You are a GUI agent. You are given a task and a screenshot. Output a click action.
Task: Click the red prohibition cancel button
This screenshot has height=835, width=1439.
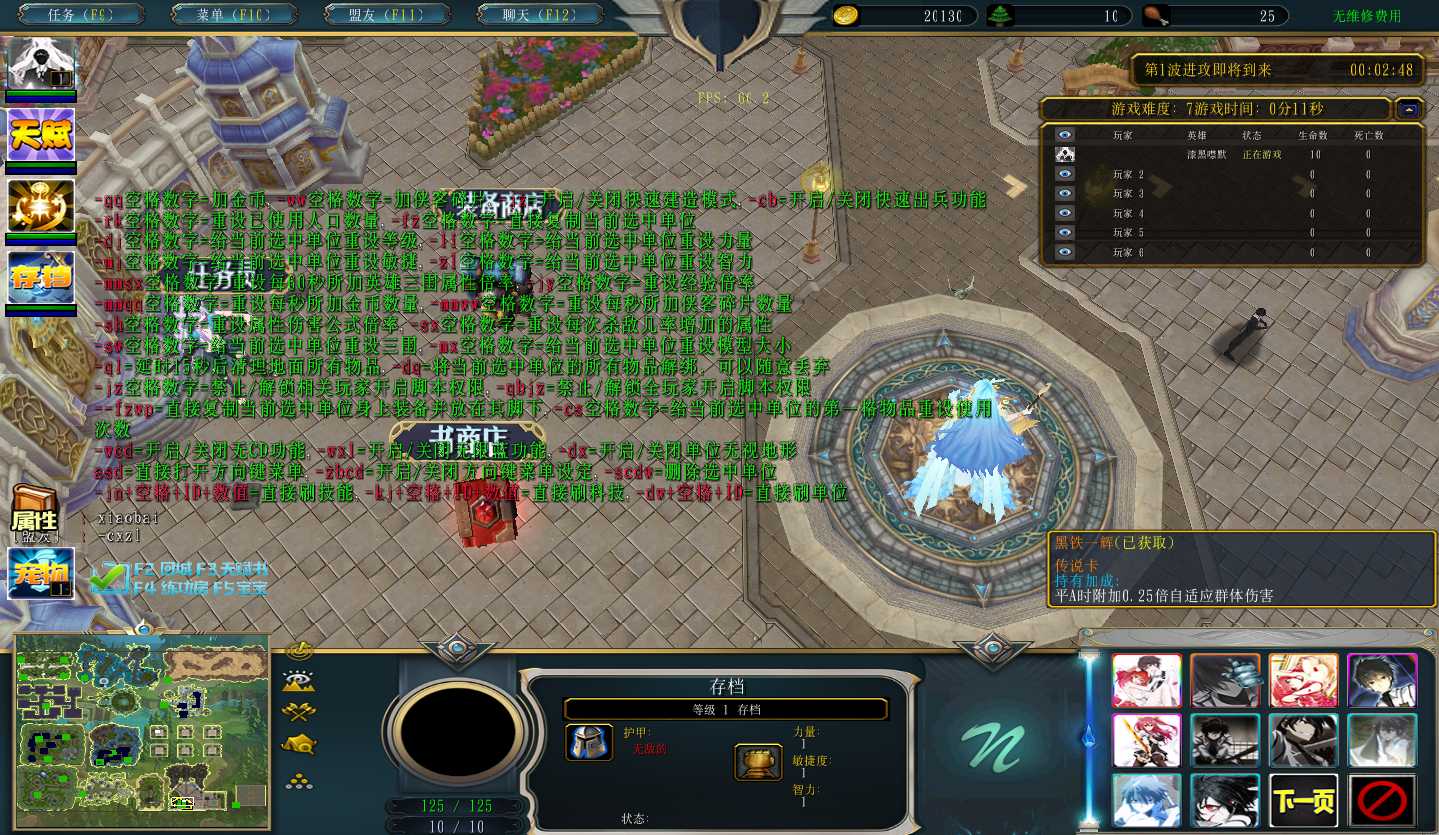(x=1382, y=800)
